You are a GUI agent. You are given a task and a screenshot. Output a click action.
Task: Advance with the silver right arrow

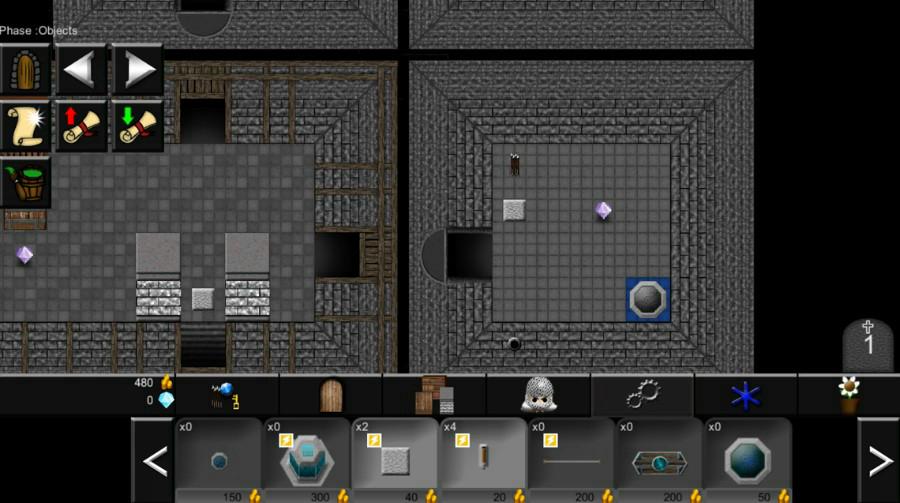tap(137, 69)
